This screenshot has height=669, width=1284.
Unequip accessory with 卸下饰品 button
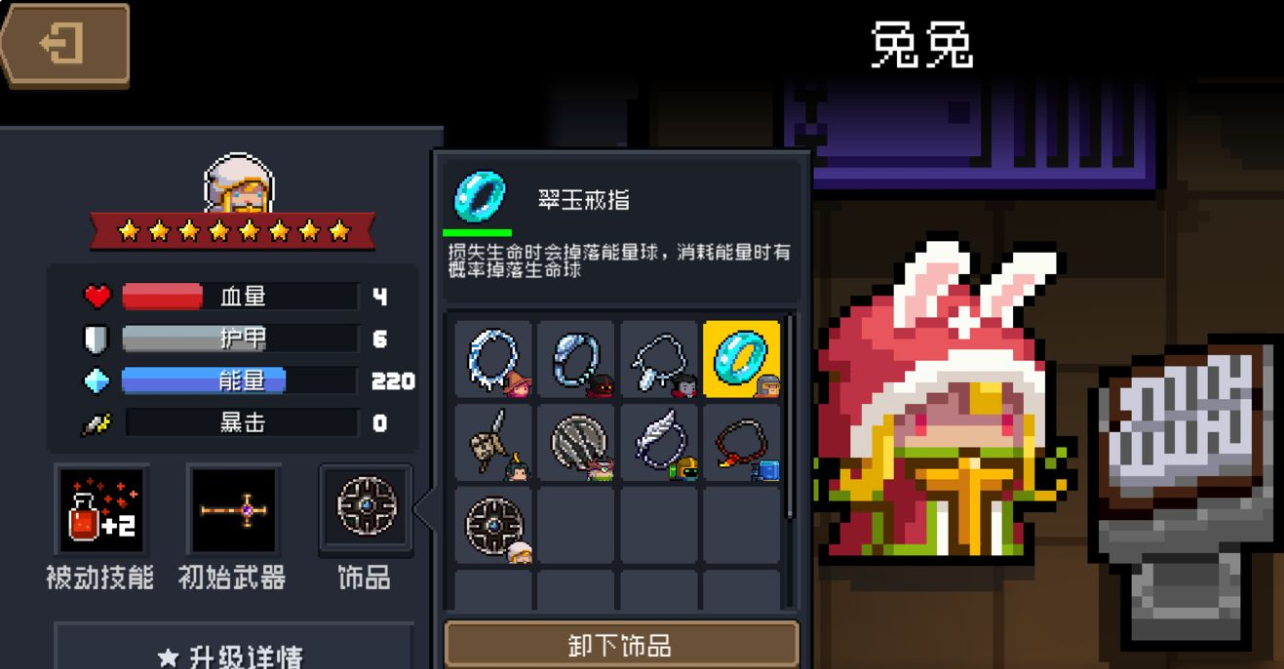pyautogui.click(x=621, y=645)
